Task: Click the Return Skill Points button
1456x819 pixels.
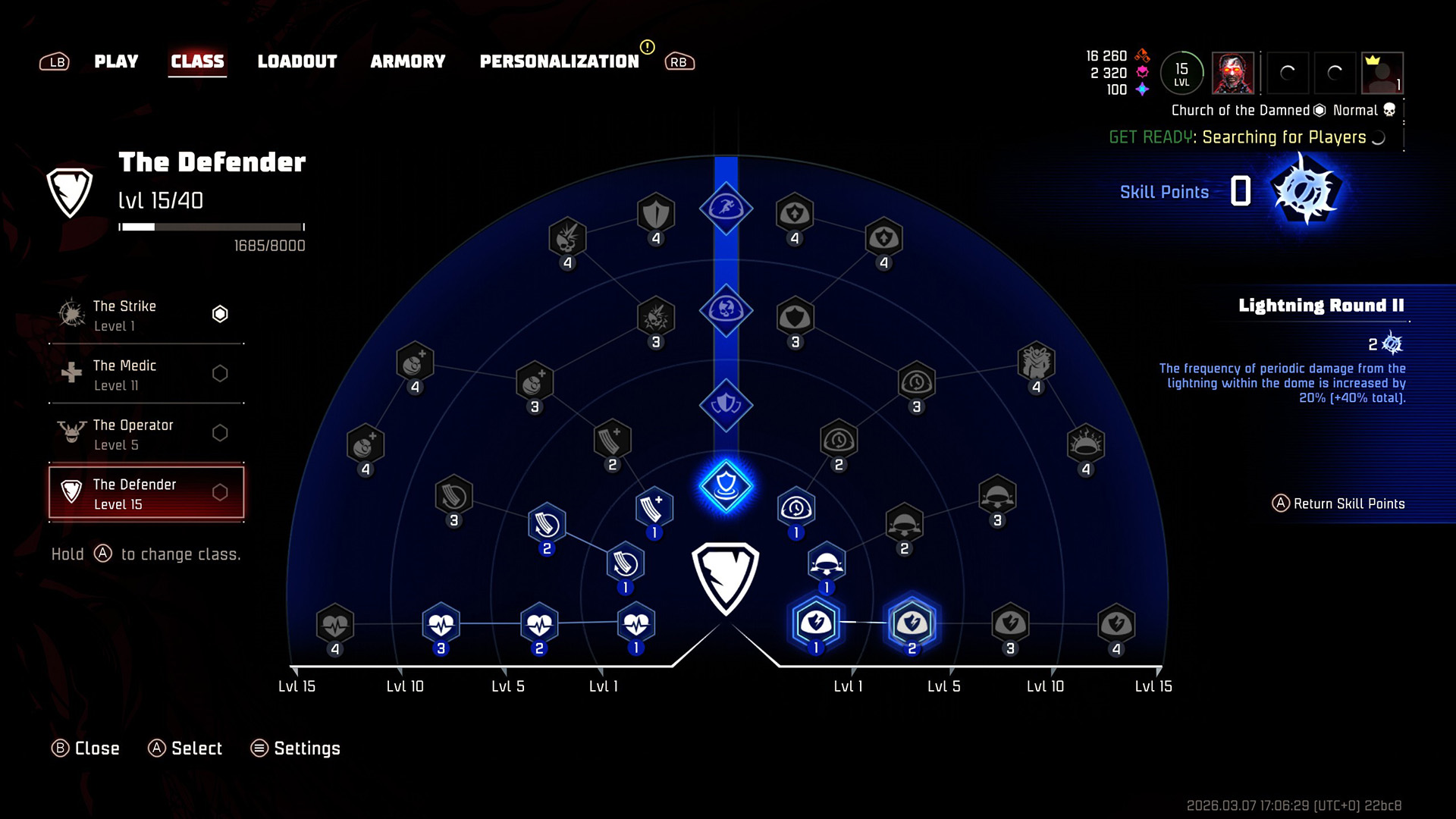Action: pyautogui.click(x=1339, y=503)
